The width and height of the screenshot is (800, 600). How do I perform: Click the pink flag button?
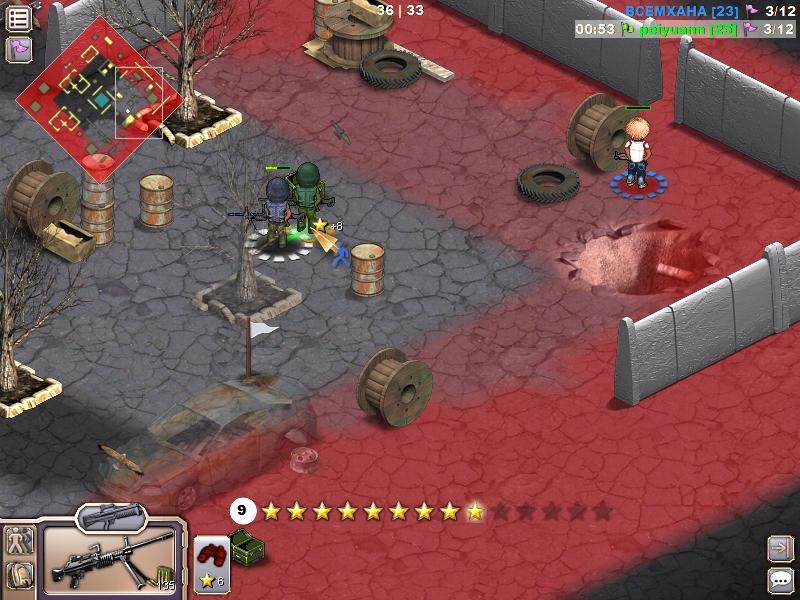(19, 49)
